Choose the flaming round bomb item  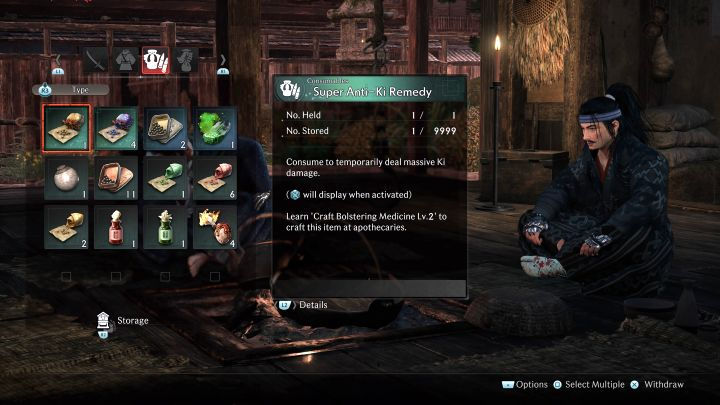coord(215,227)
